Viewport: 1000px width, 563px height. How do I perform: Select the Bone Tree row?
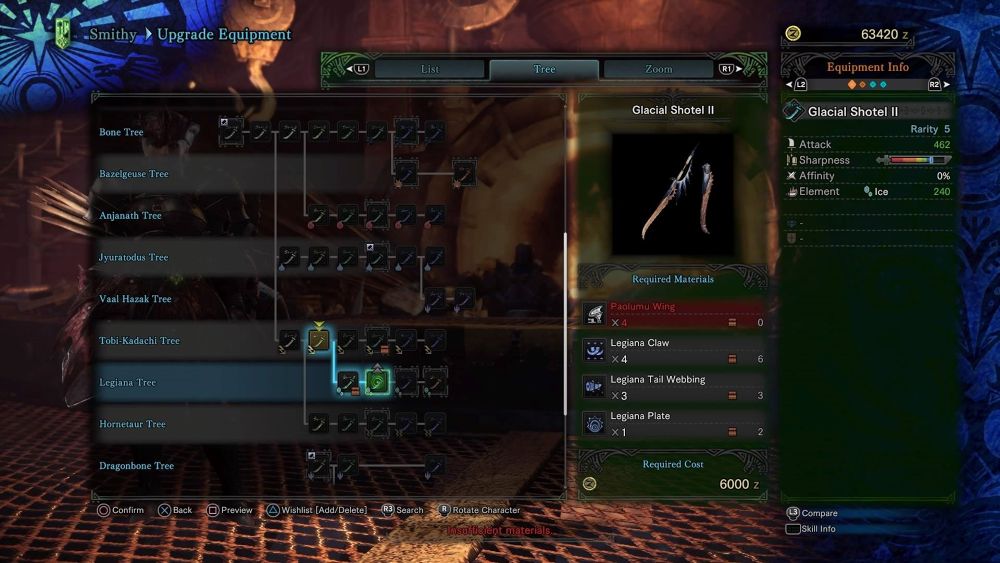coord(121,132)
